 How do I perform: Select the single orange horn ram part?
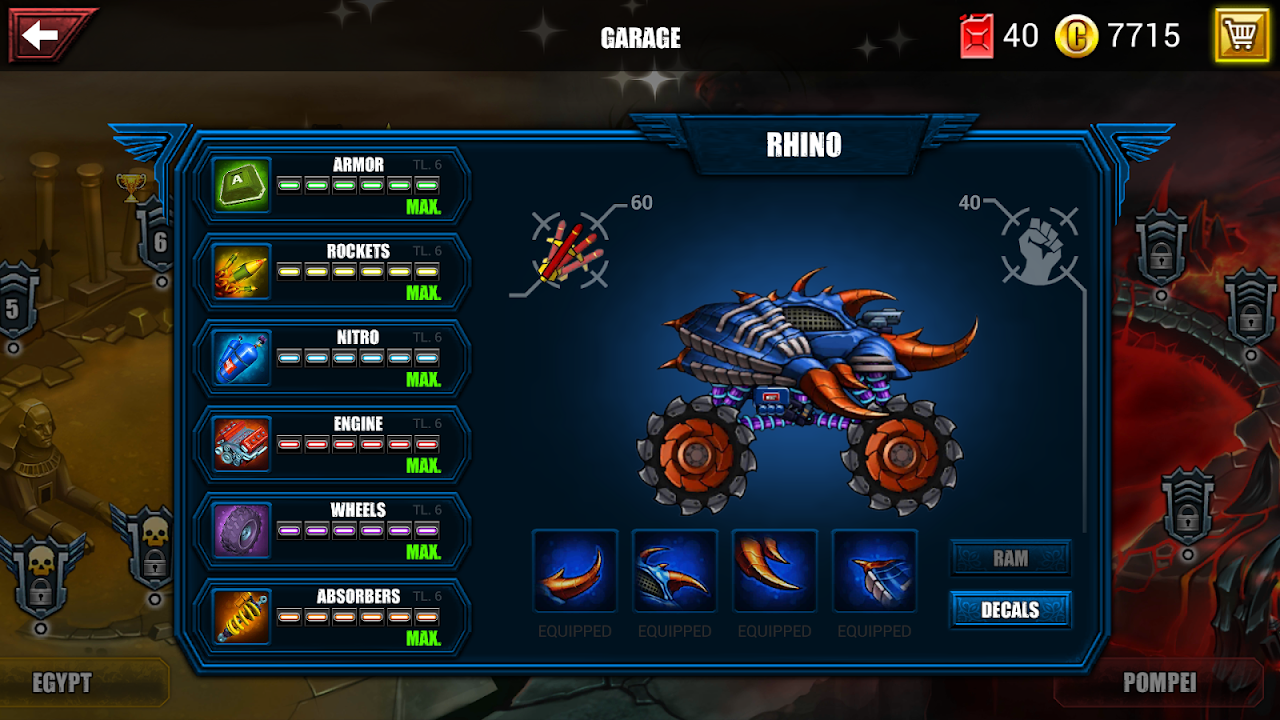coord(575,572)
